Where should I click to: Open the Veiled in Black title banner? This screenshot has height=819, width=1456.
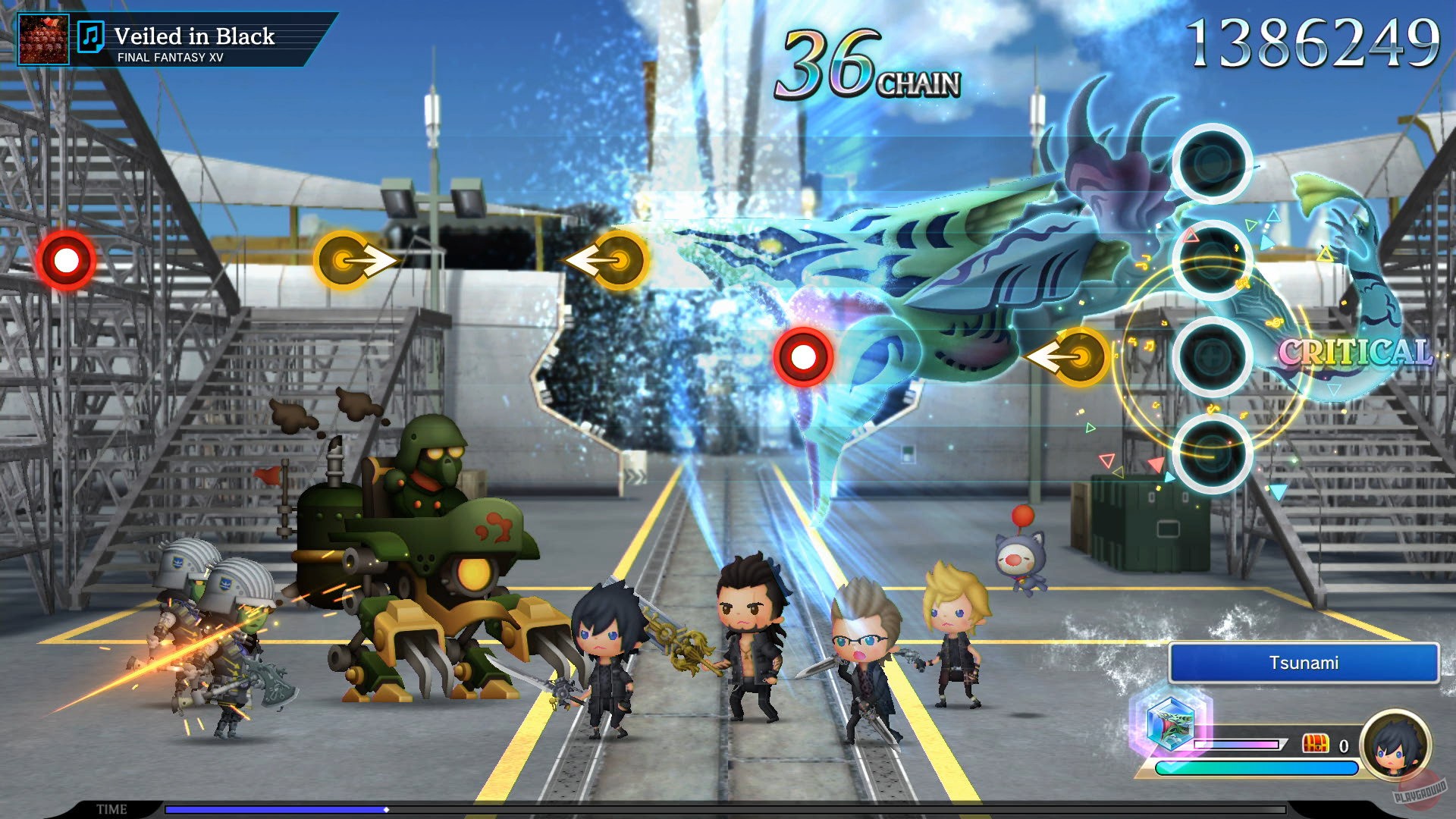tap(195, 35)
